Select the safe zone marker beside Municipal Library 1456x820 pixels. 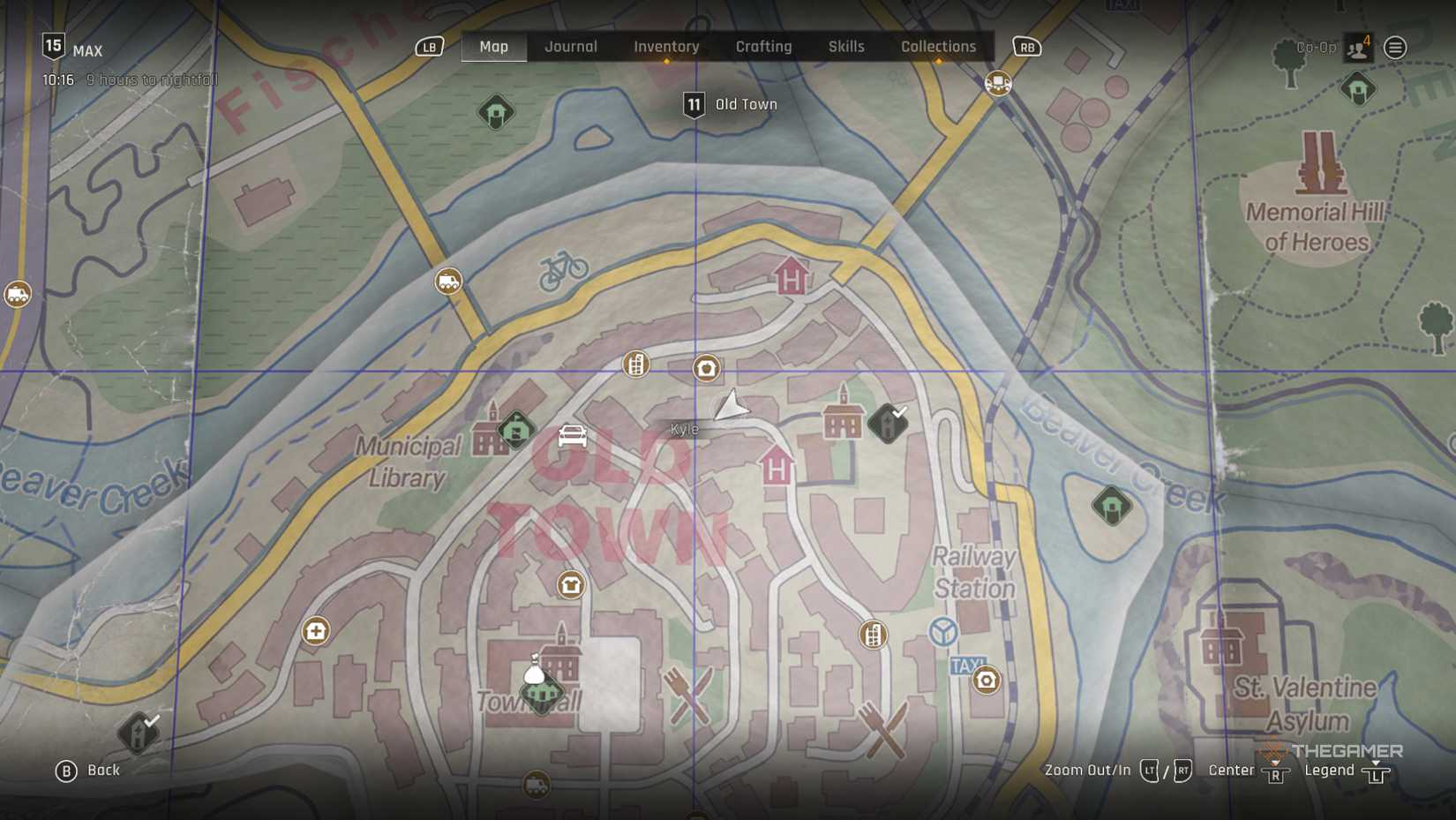[x=516, y=430]
